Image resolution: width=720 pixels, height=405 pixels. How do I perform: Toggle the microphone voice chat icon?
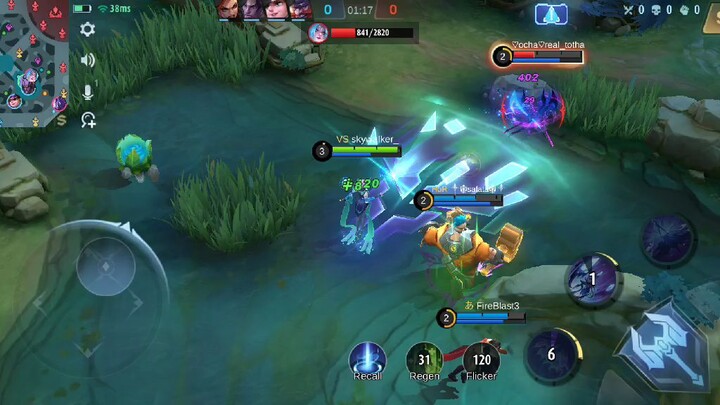tap(88, 91)
